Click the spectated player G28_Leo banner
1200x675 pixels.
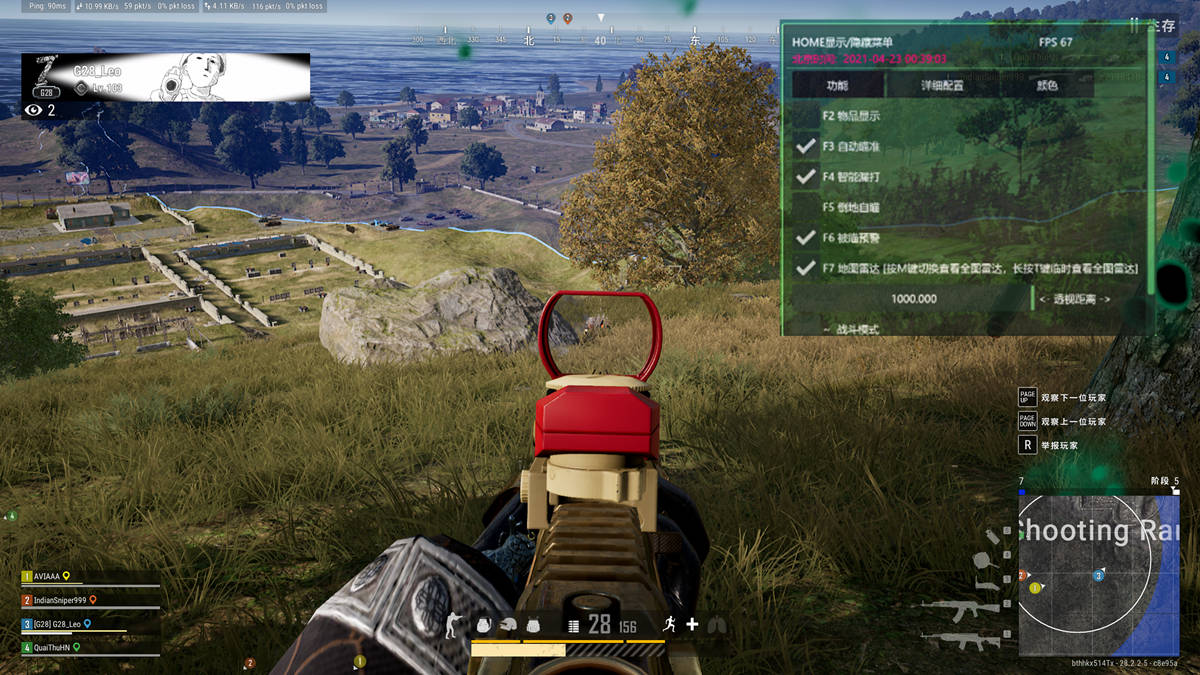click(166, 77)
